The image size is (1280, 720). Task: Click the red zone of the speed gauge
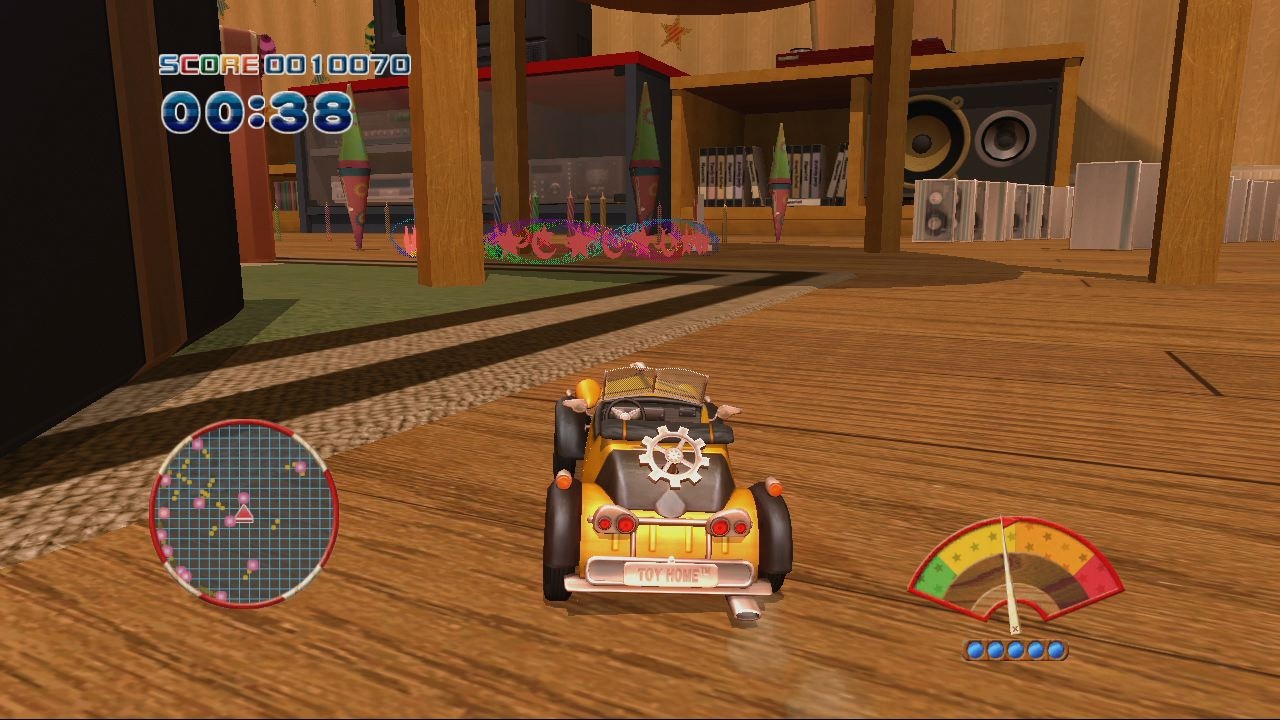click(1092, 577)
